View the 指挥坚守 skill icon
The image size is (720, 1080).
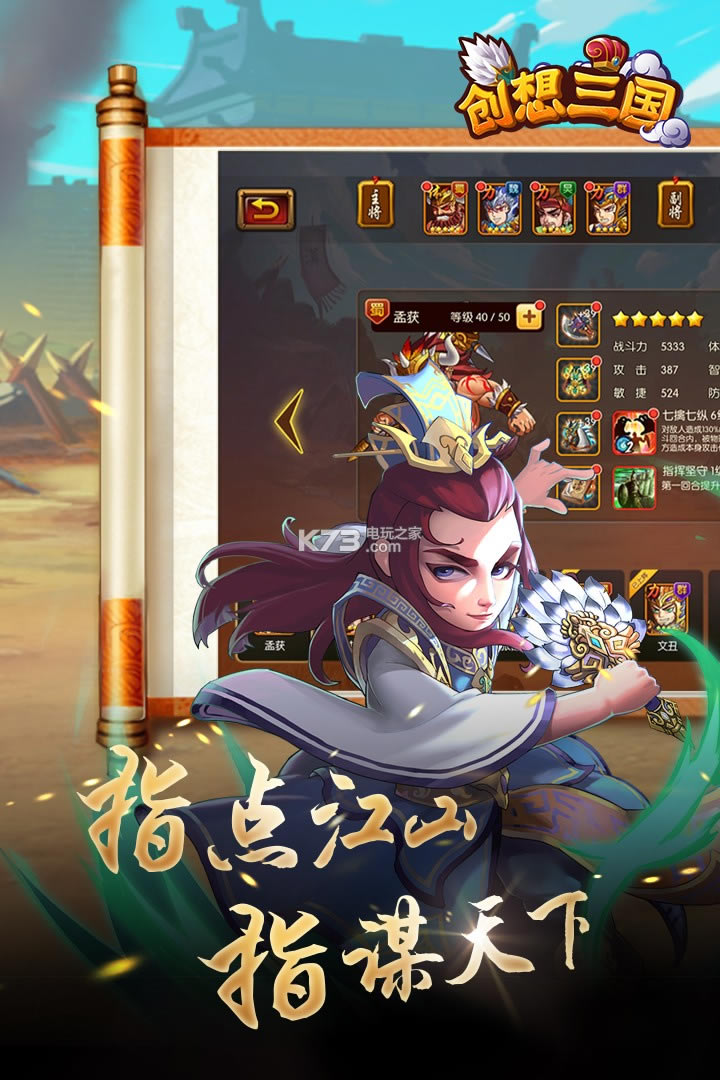point(634,487)
